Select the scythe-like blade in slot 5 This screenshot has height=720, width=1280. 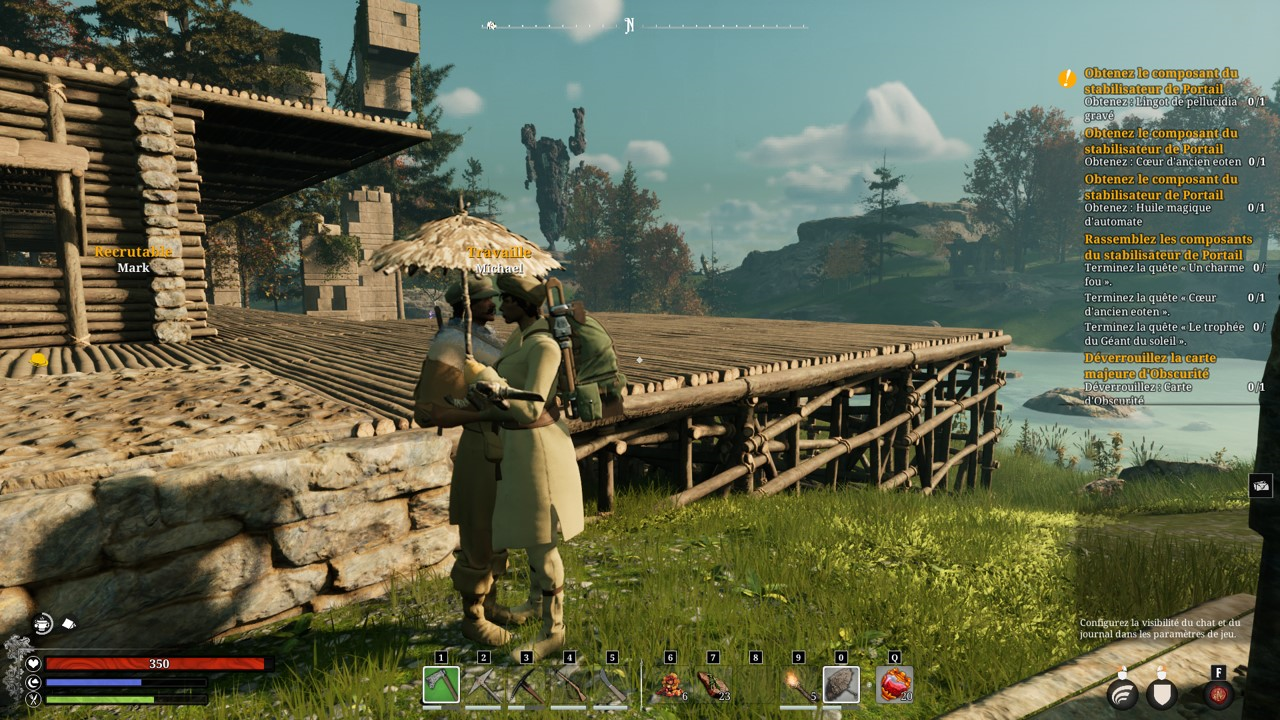[x=612, y=685]
